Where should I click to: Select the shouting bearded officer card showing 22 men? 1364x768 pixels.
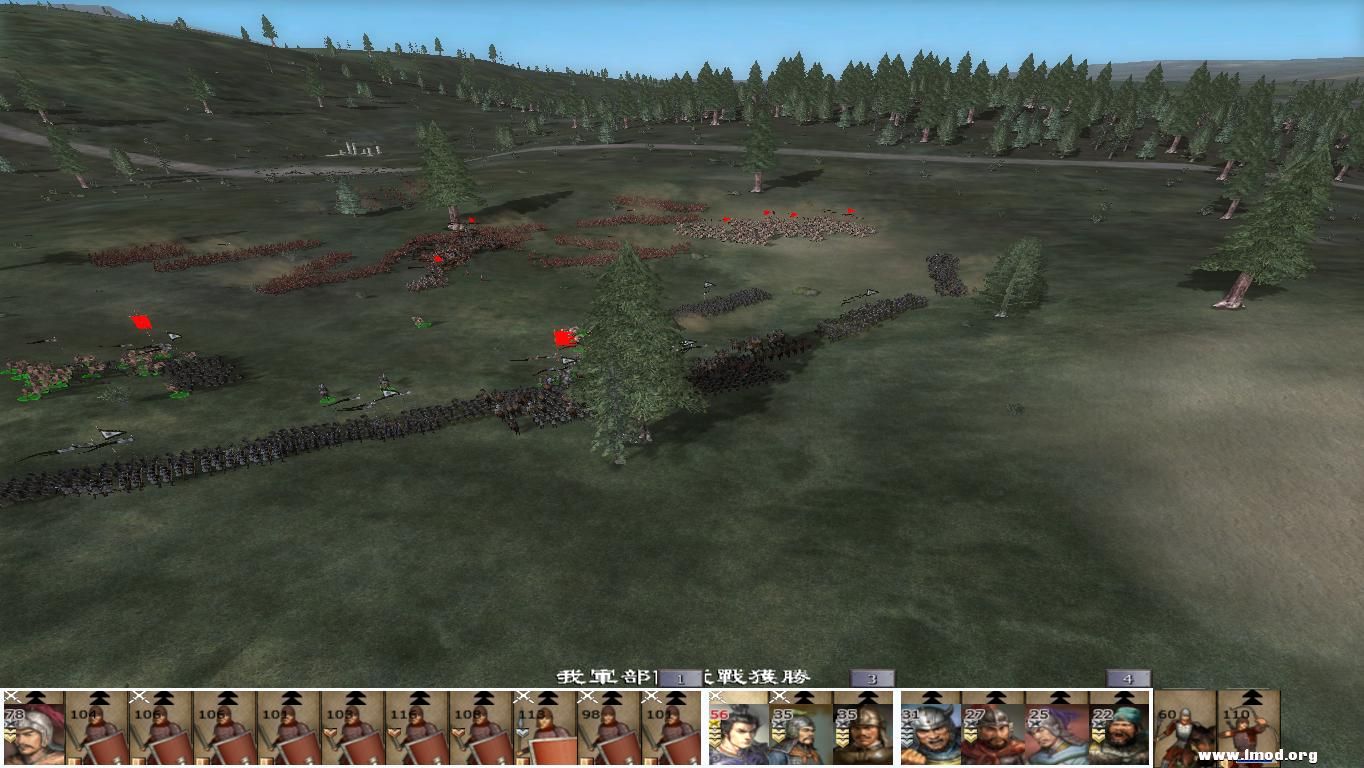(x=1119, y=735)
